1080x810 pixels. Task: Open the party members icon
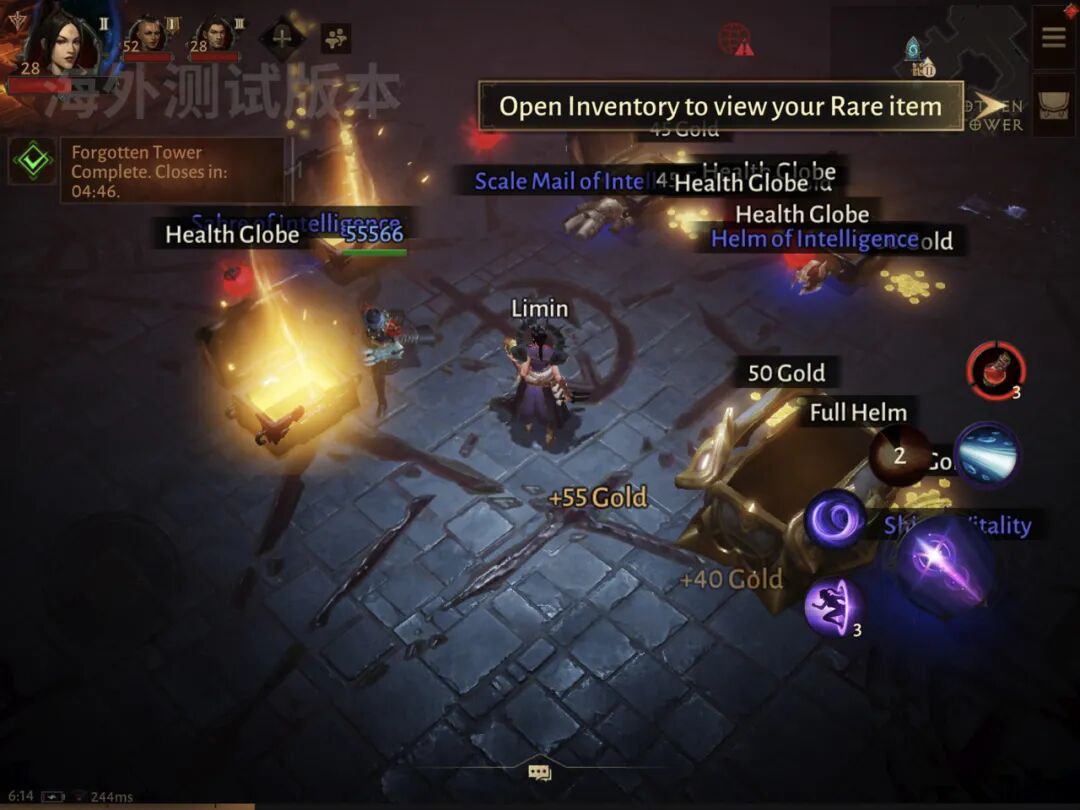click(x=335, y=38)
